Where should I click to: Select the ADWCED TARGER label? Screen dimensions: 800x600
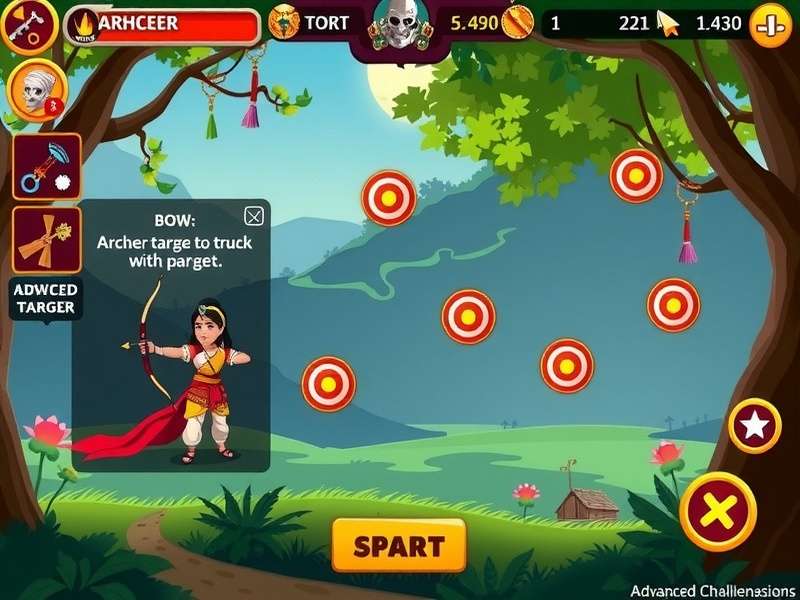pyautogui.click(x=46, y=298)
